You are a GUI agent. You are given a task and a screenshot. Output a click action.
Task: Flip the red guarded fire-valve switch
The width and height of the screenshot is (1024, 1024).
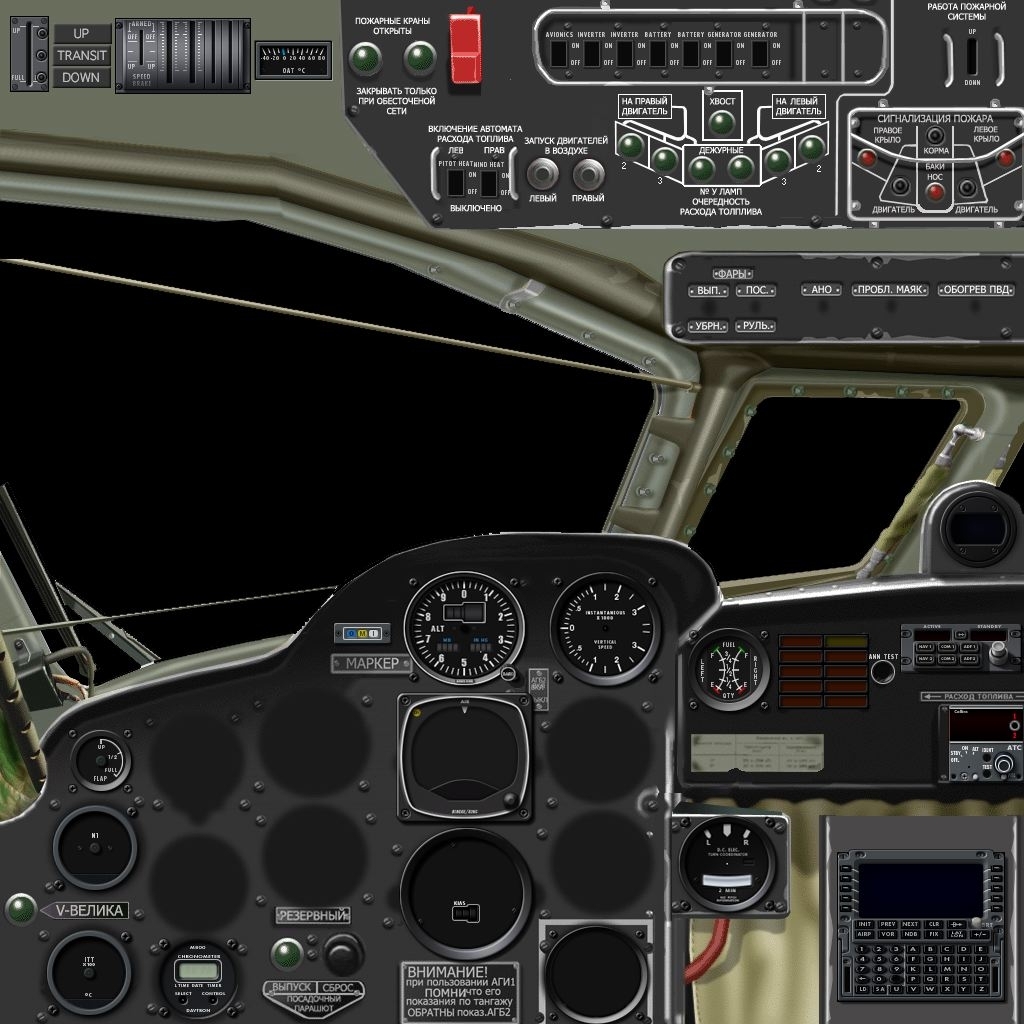pyautogui.click(x=465, y=48)
